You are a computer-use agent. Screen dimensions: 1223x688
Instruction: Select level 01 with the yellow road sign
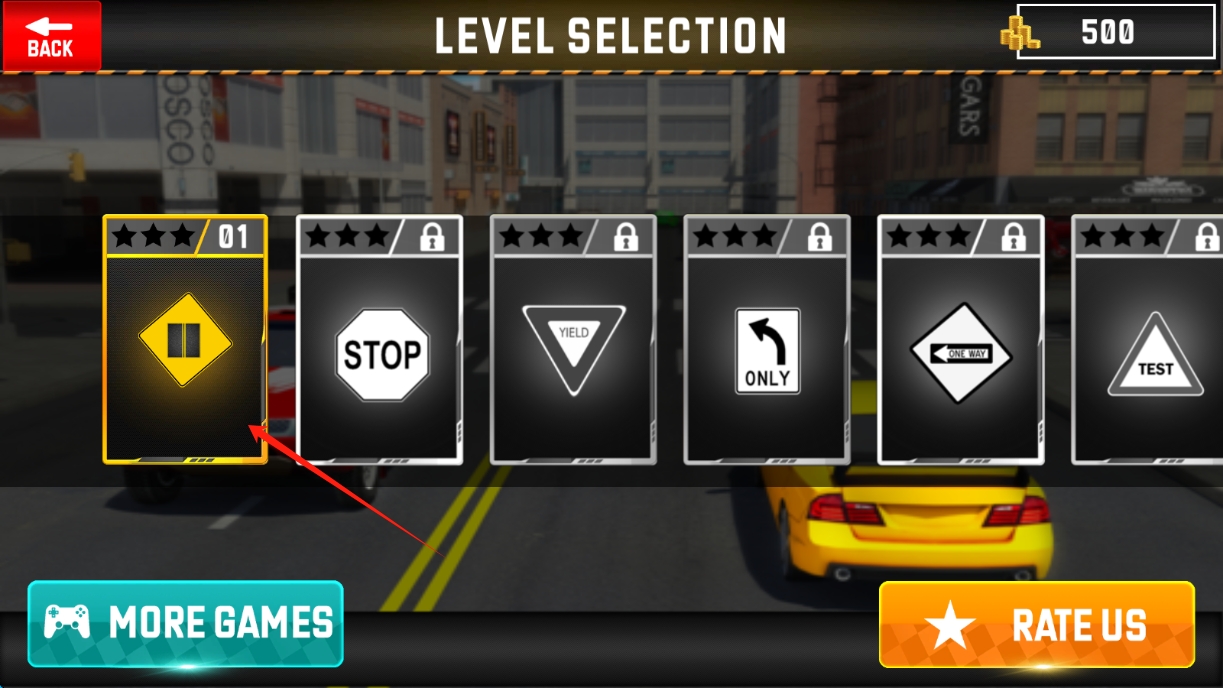click(x=185, y=340)
